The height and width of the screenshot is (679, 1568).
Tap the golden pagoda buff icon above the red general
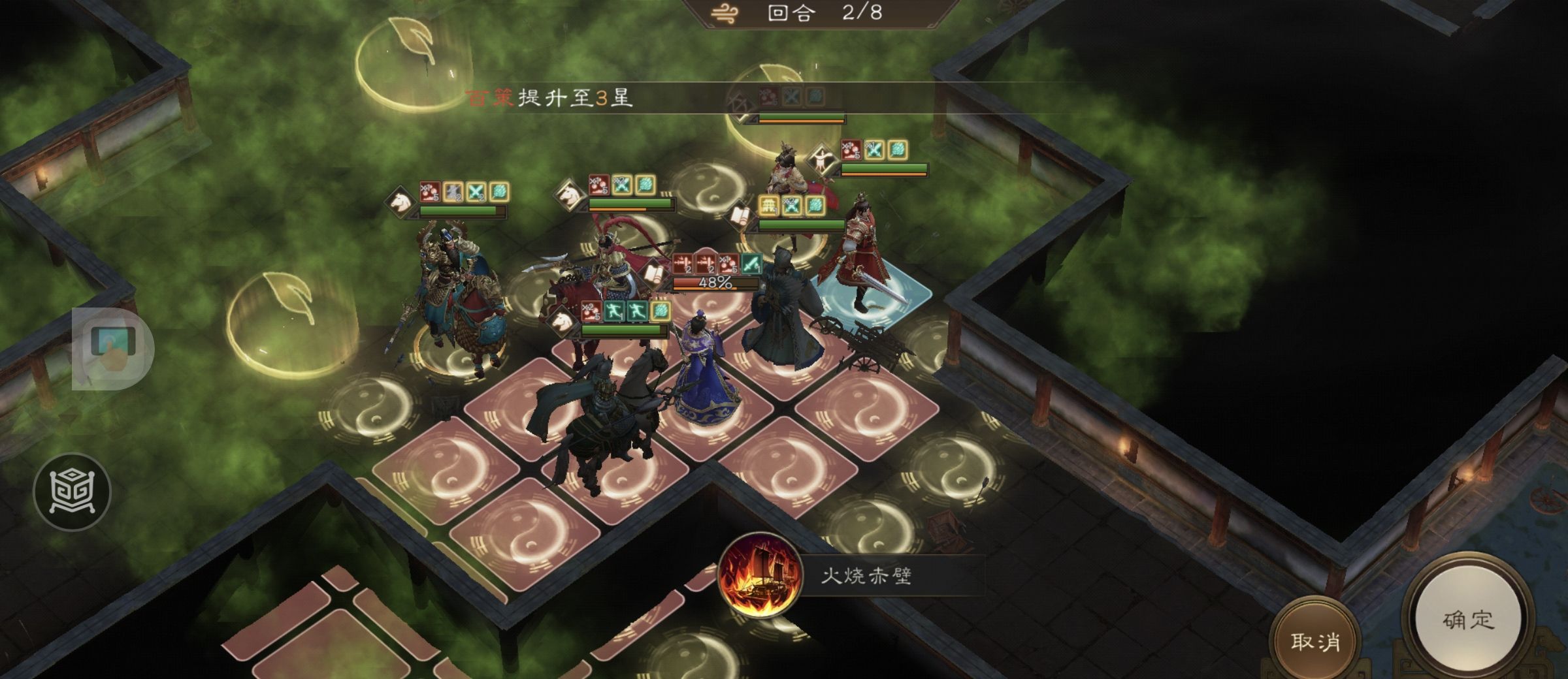pyautogui.click(x=769, y=206)
